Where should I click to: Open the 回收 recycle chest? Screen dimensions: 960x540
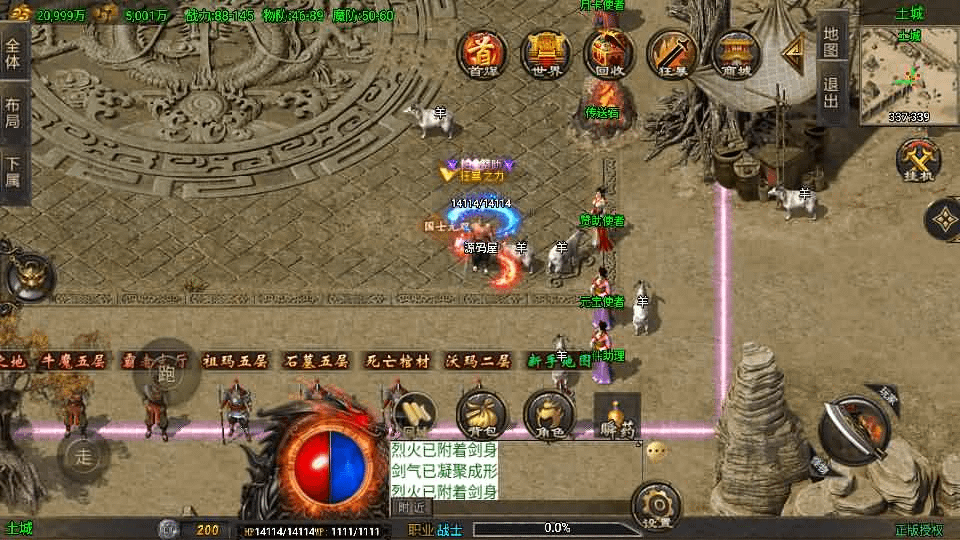(x=609, y=54)
